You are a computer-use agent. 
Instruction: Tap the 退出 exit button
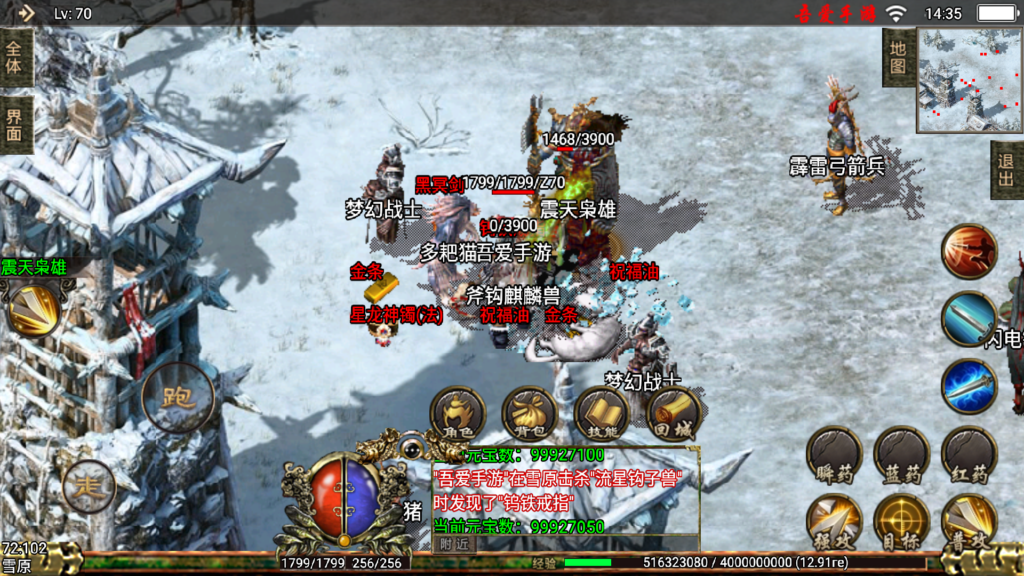tap(1006, 170)
